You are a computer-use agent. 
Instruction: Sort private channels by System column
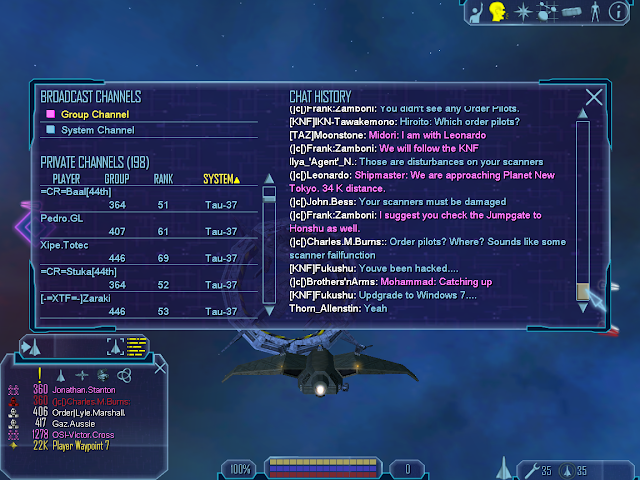pyautogui.click(x=221, y=179)
